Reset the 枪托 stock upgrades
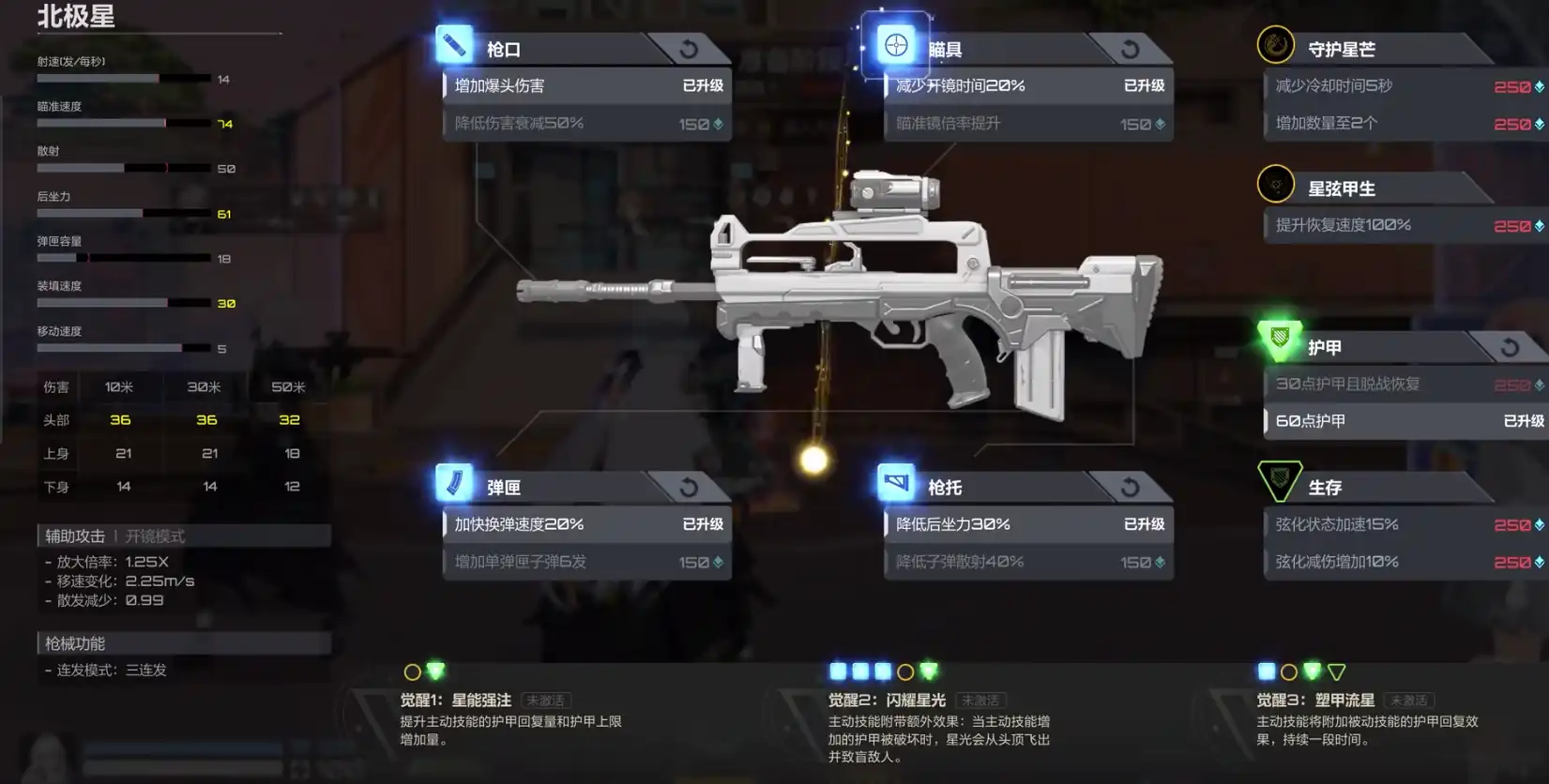The height and width of the screenshot is (784, 1549). pyautogui.click(x=1130, y=488)
